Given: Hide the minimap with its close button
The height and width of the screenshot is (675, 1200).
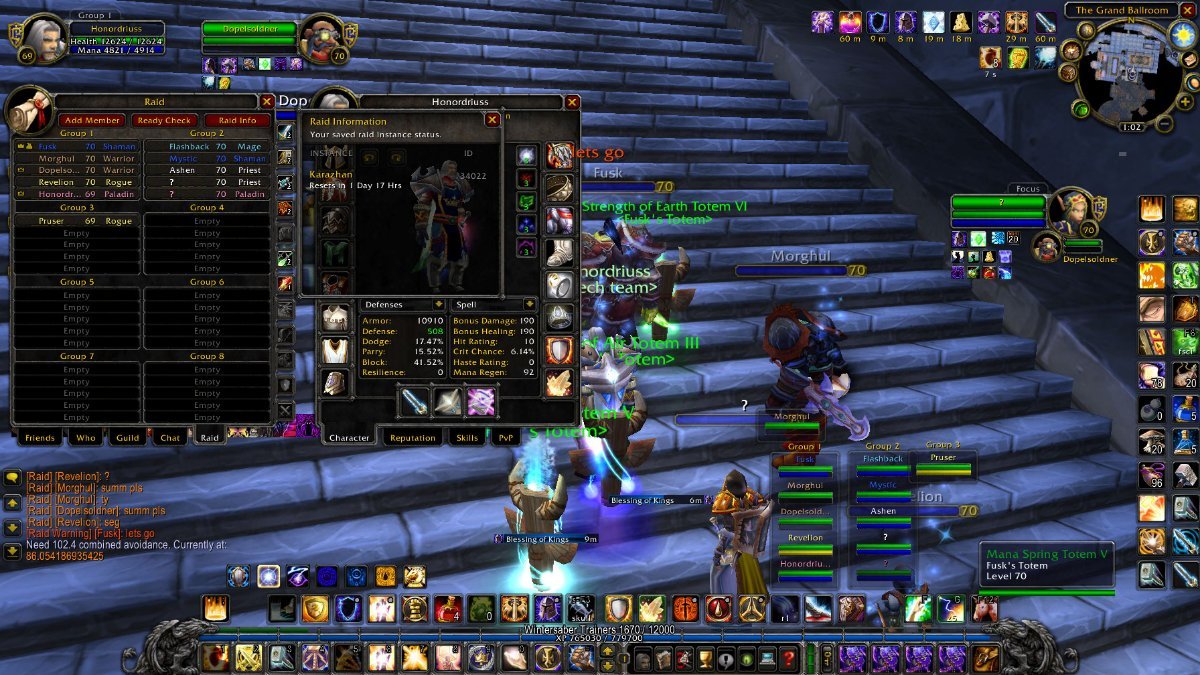Looking at the screenshot, I should 1186,10.
